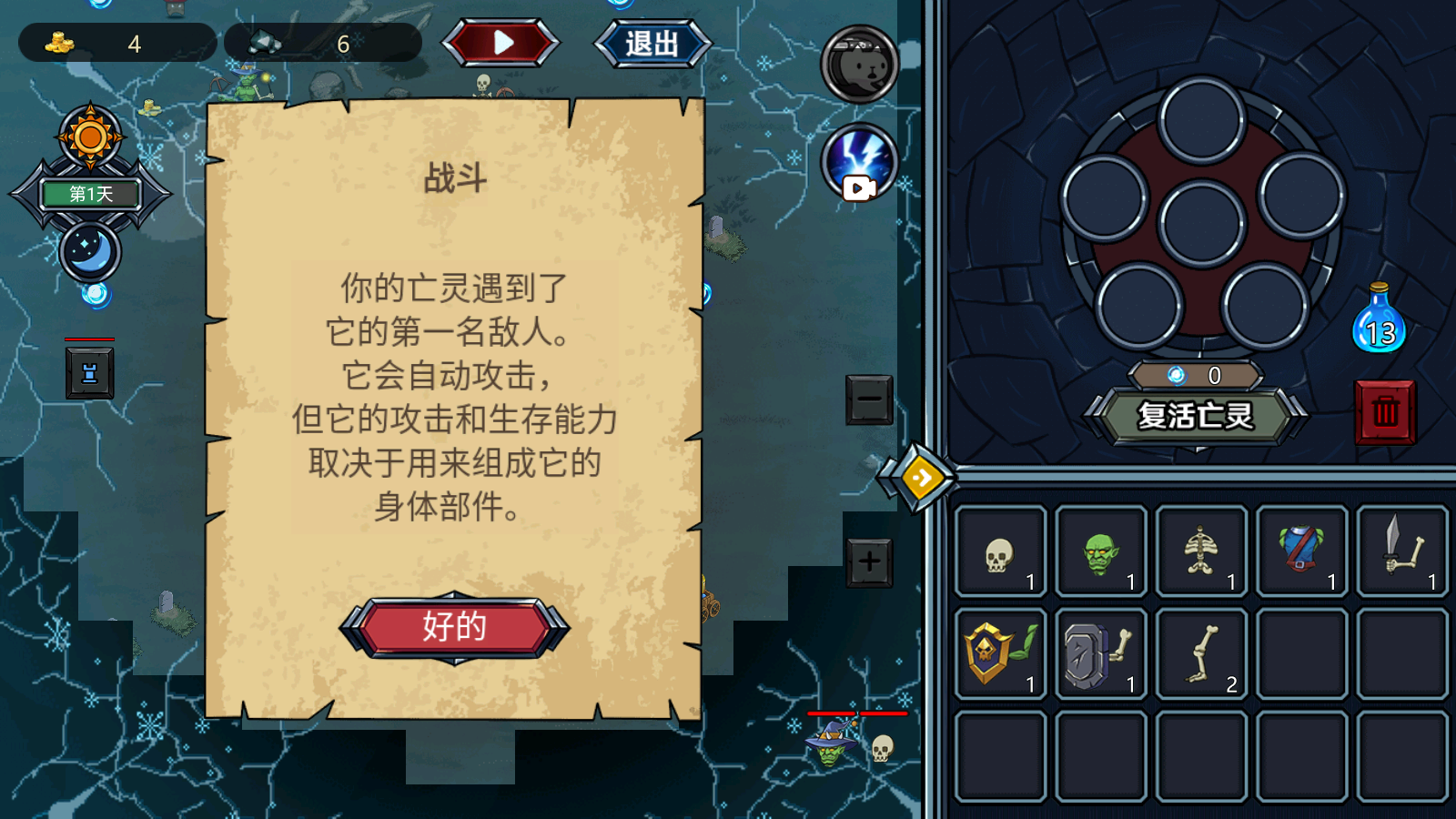Select the skull item in the inventory
This screenshot has width=1456, height=819.
(999, 552)
